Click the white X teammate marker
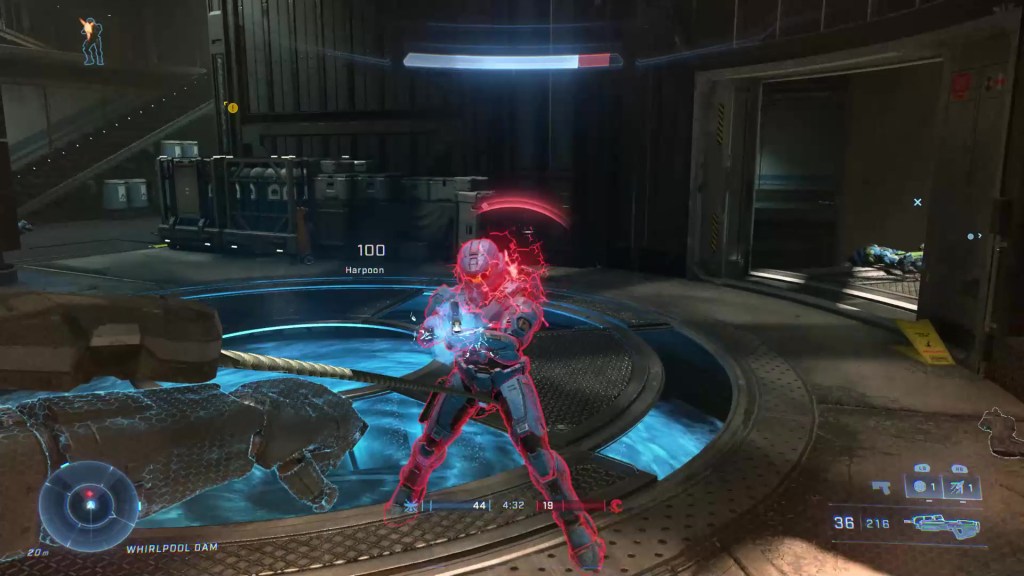Screen dimensions: 1024x576 tap(917, 202)
